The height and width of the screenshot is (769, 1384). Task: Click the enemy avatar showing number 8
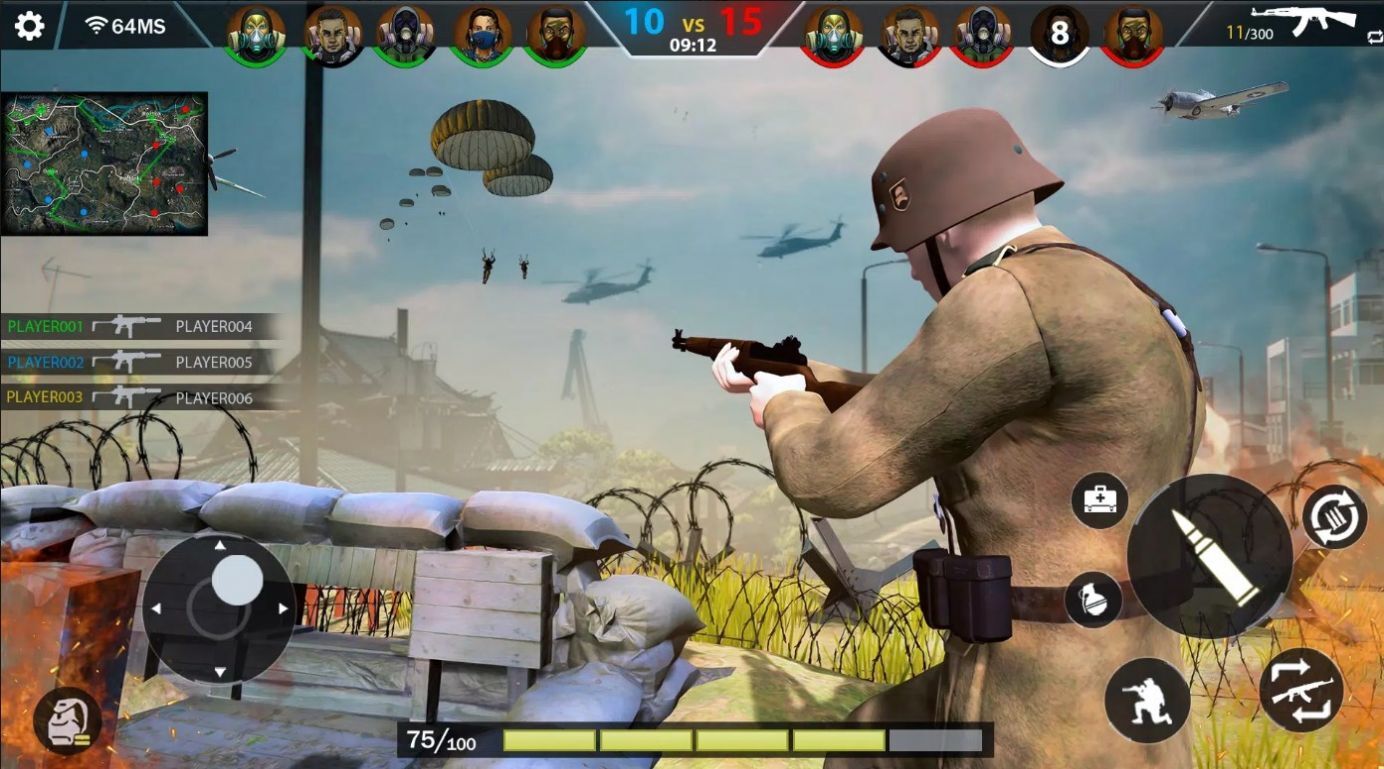1059,35
